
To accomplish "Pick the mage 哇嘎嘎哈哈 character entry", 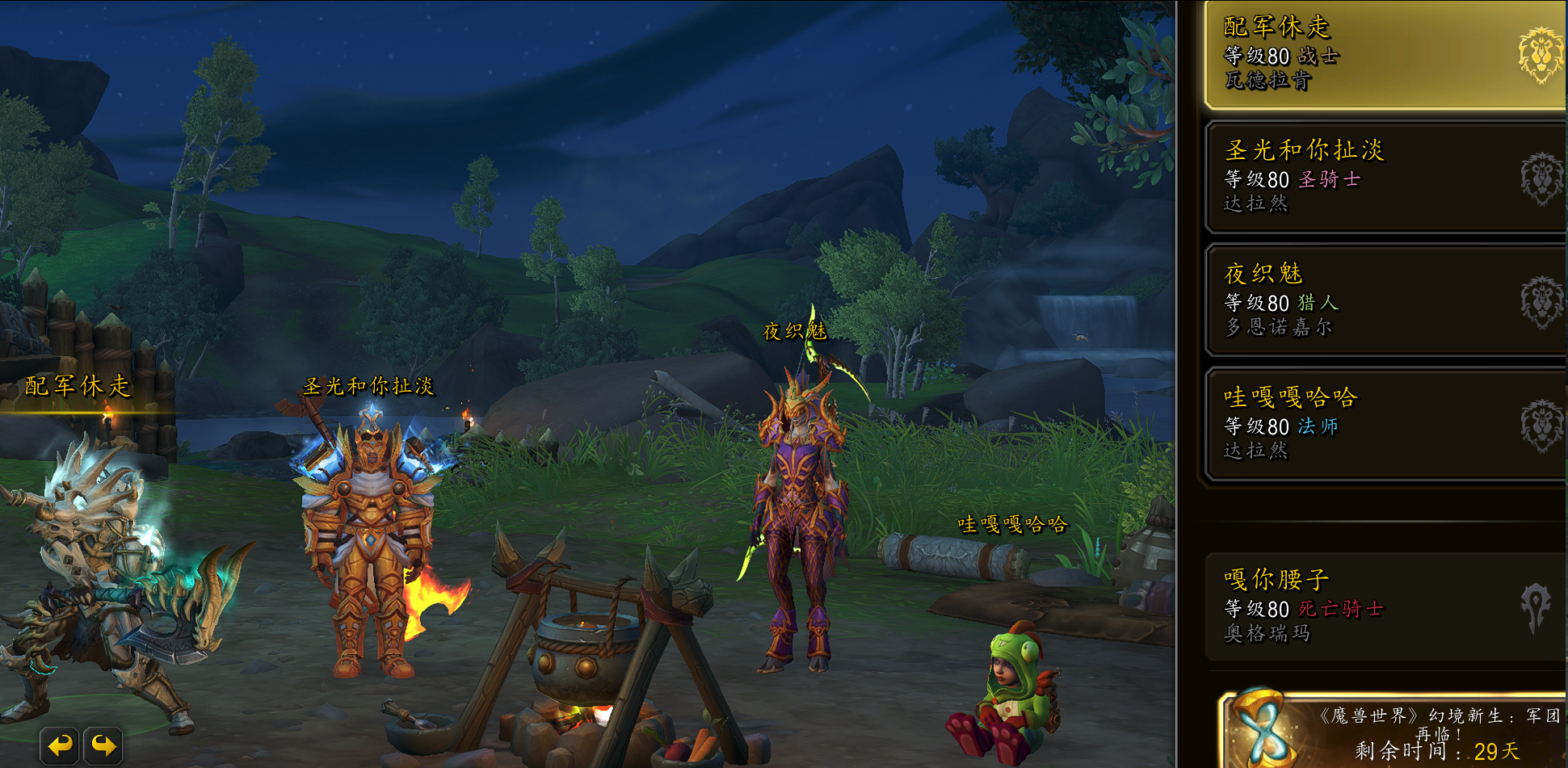I will click(x=1381, y=424).
